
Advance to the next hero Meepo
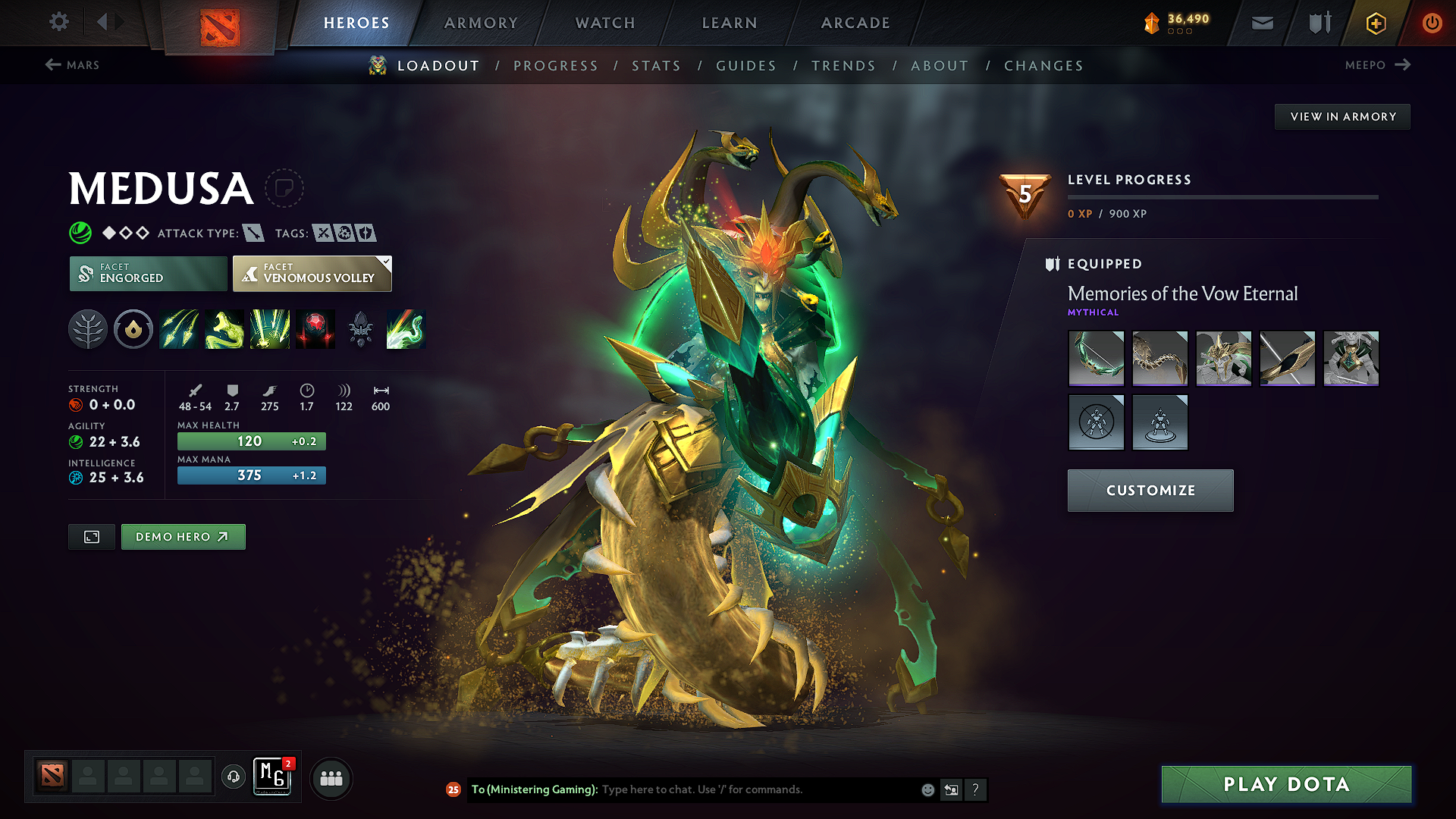(x=1377, y=65)
